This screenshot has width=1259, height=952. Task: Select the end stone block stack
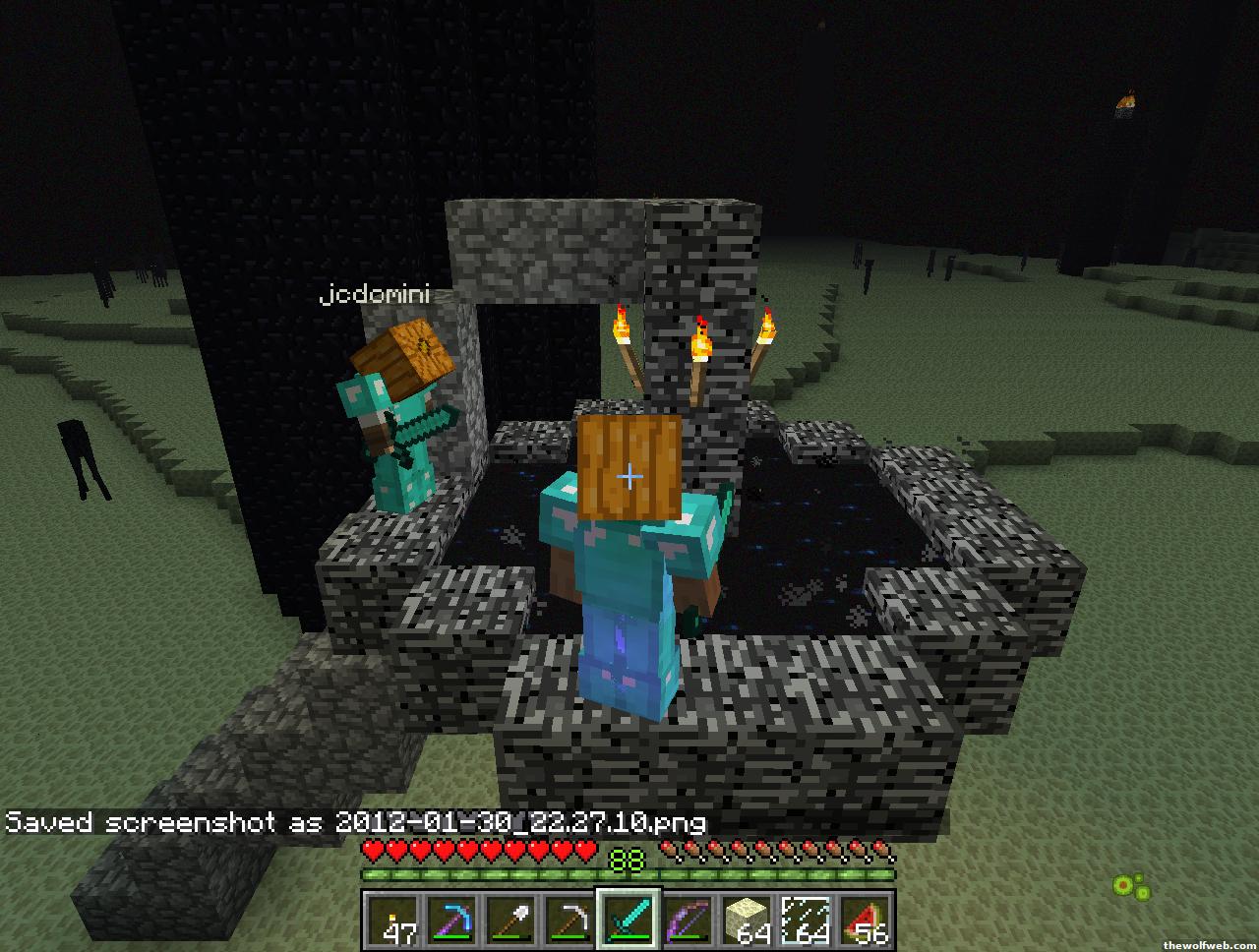pyautogui.click(x=748, y=921)
